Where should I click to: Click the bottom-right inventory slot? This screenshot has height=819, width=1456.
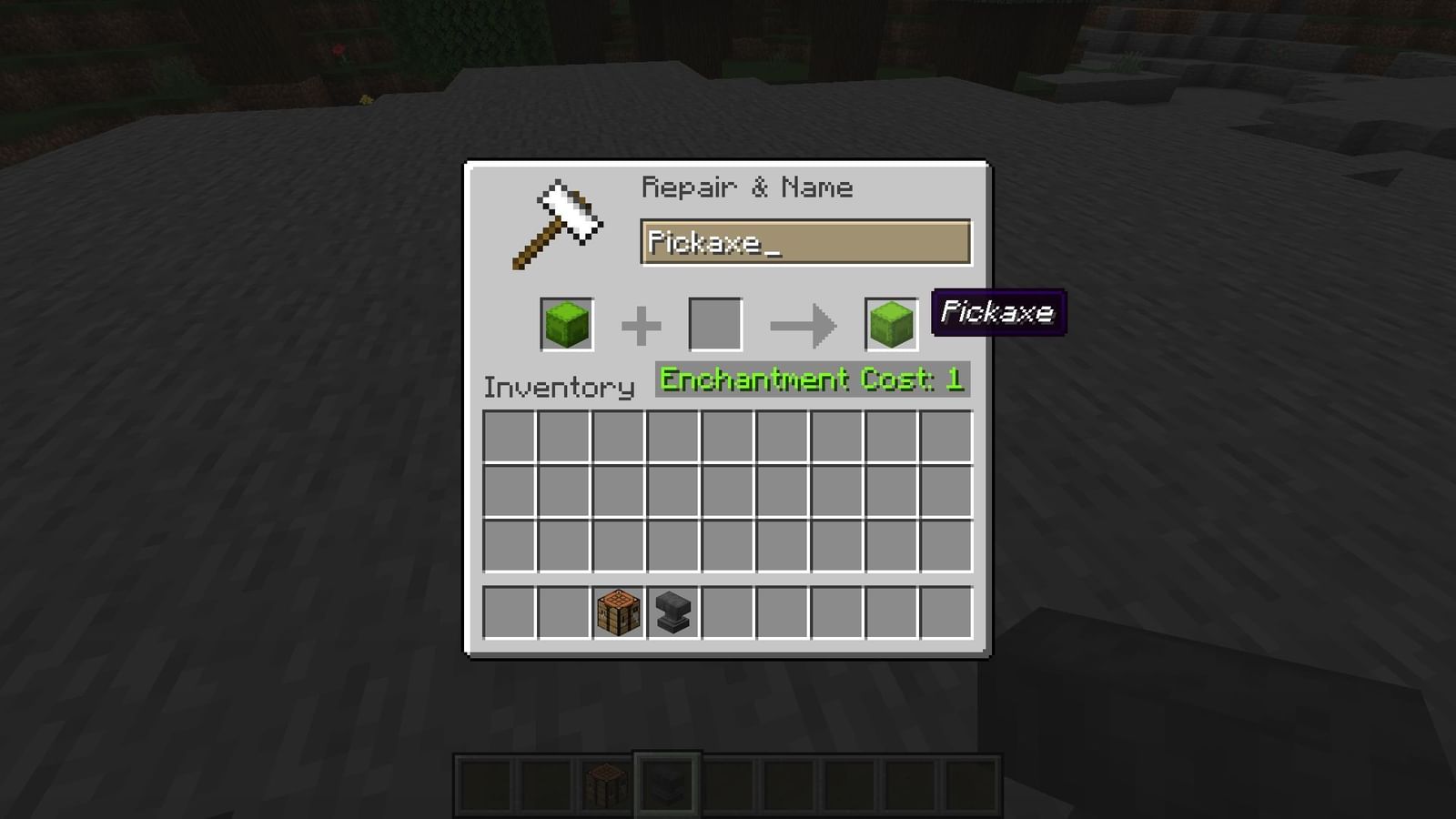tap(947, 546)
